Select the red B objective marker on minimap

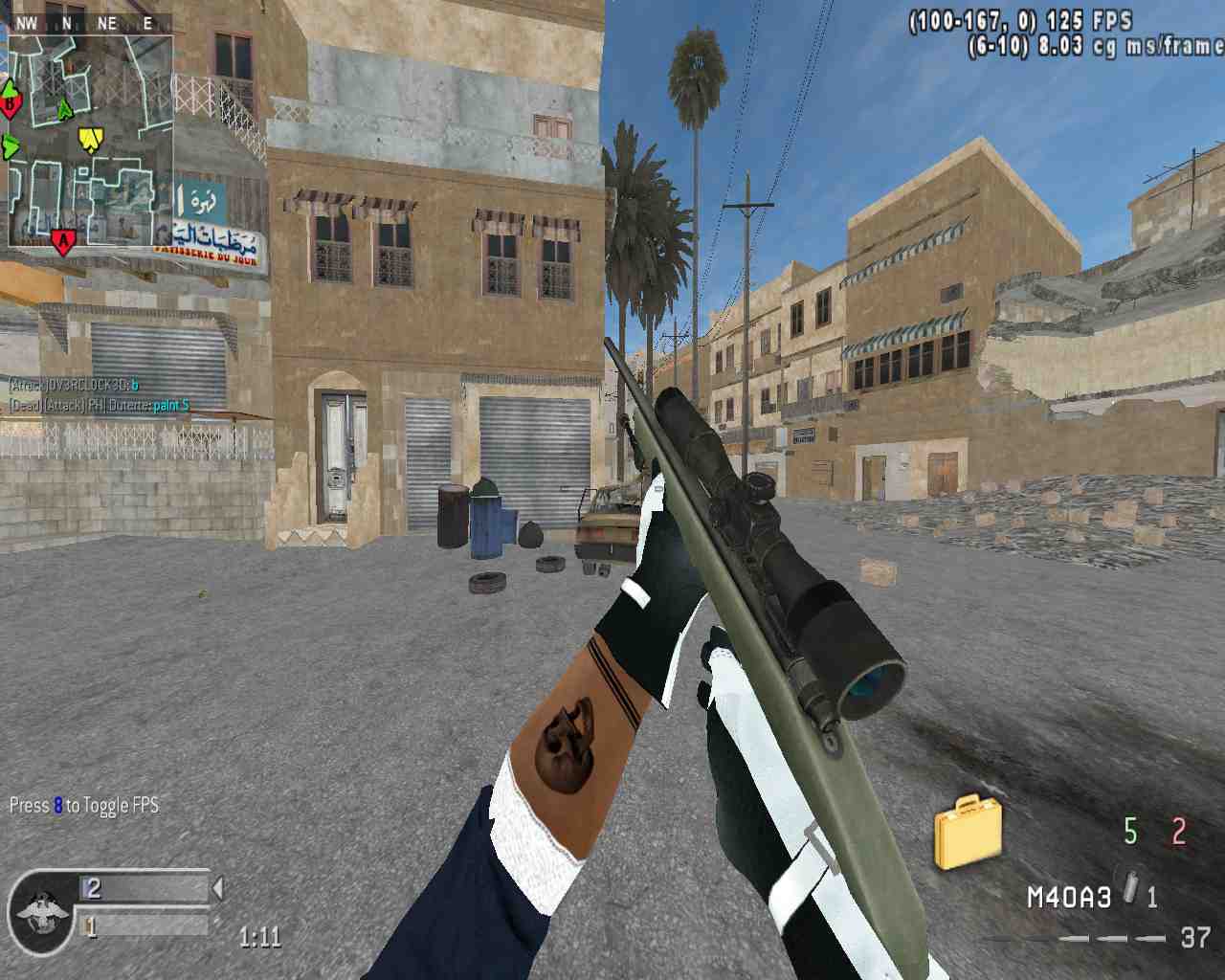11,100
